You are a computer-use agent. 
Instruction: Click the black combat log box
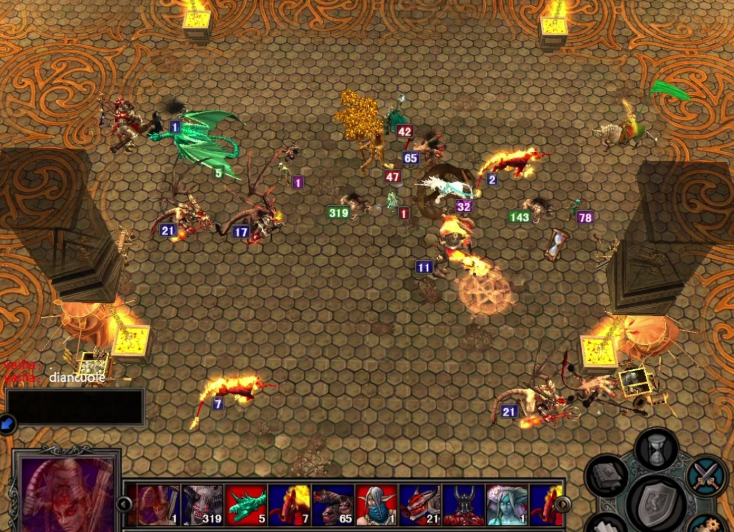click(75, 407)
